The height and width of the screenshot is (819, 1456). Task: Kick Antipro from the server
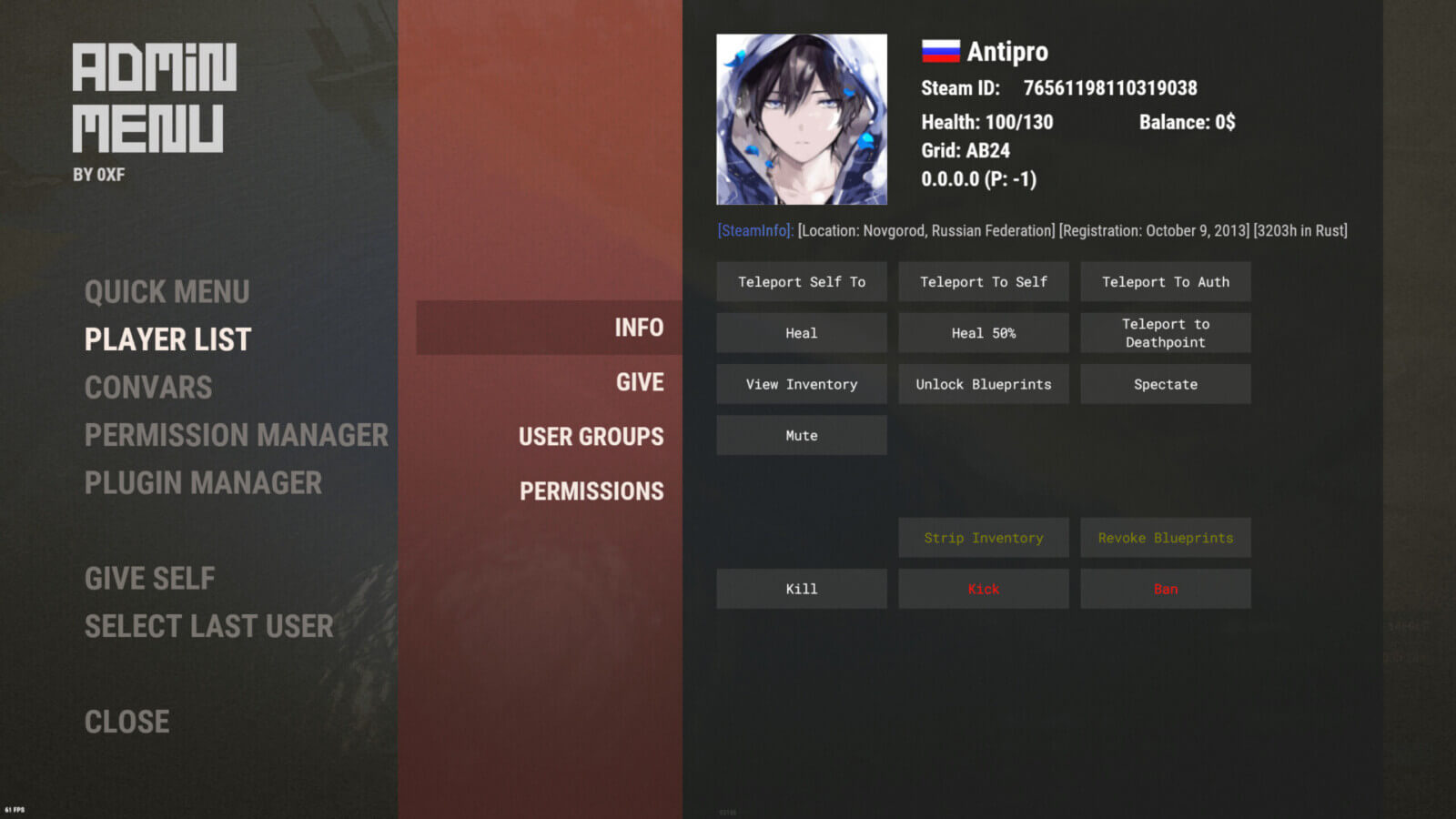pyautogui.click(x=983, y=588)
